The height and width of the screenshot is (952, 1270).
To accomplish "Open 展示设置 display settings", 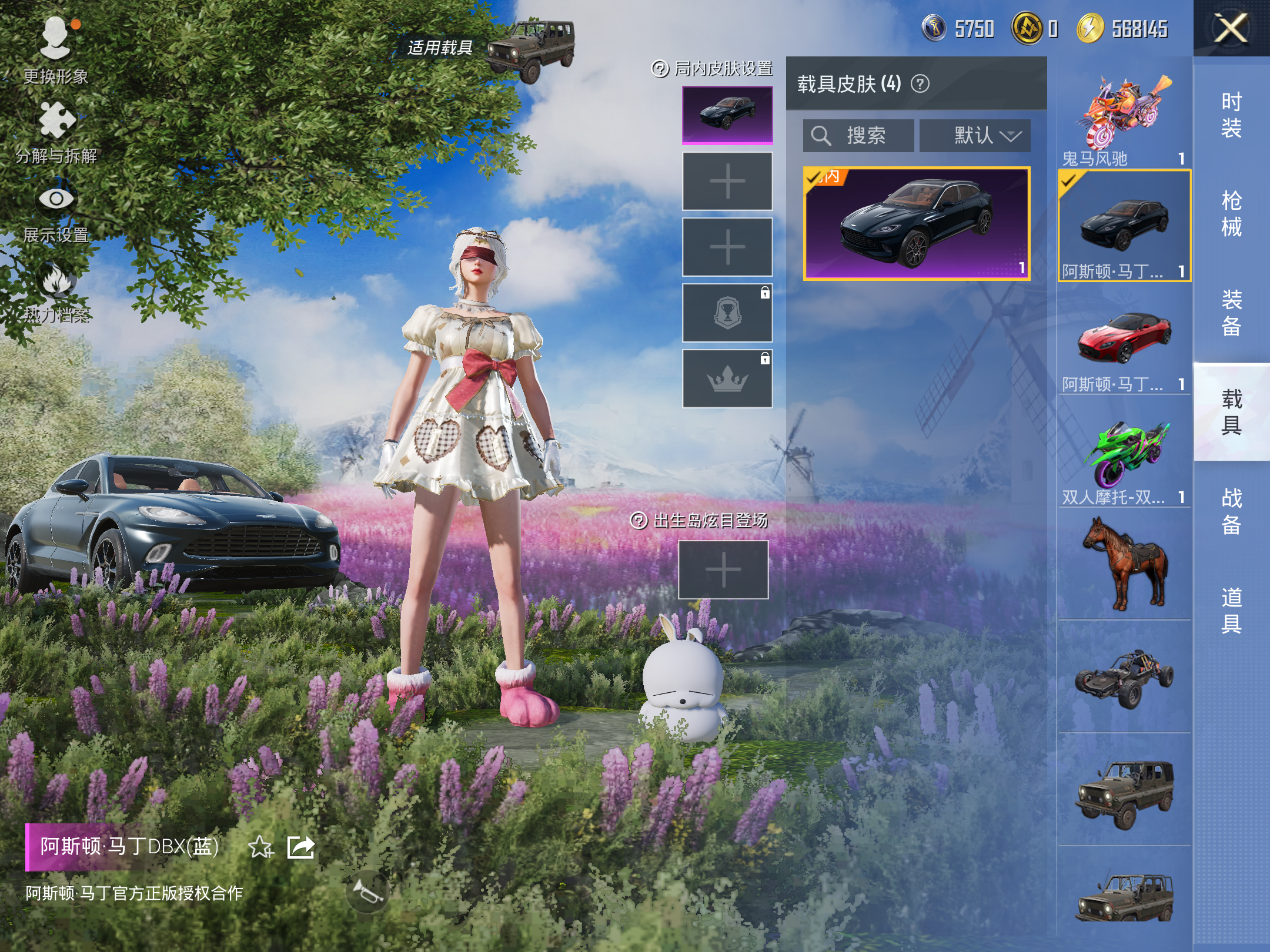I will tap(56, 210).
